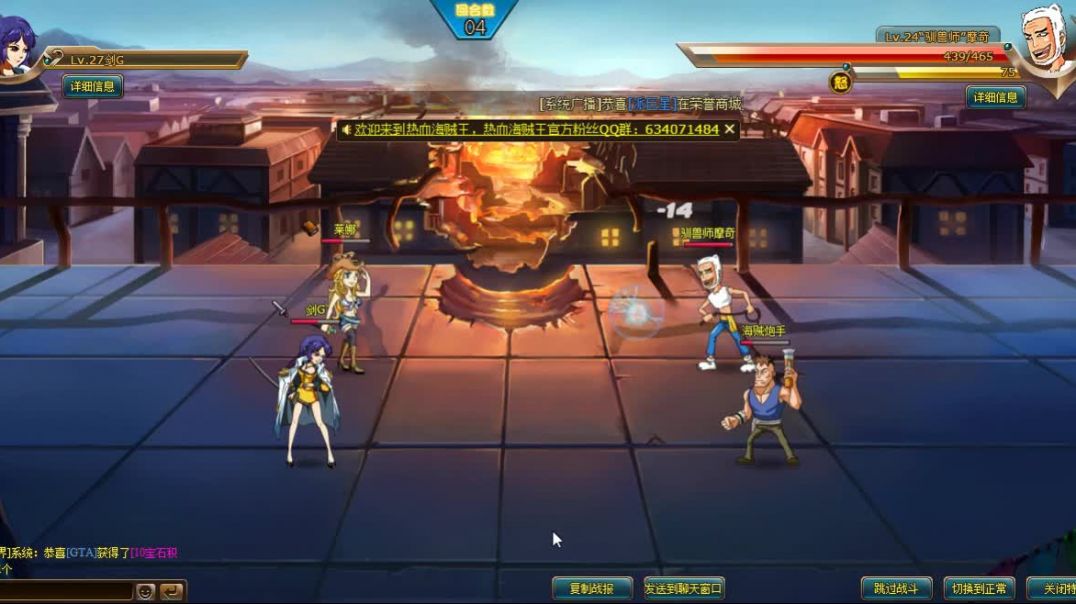Skip the battle with 跳过战斗
The image size is (1076, 604).
click(896, 588)
